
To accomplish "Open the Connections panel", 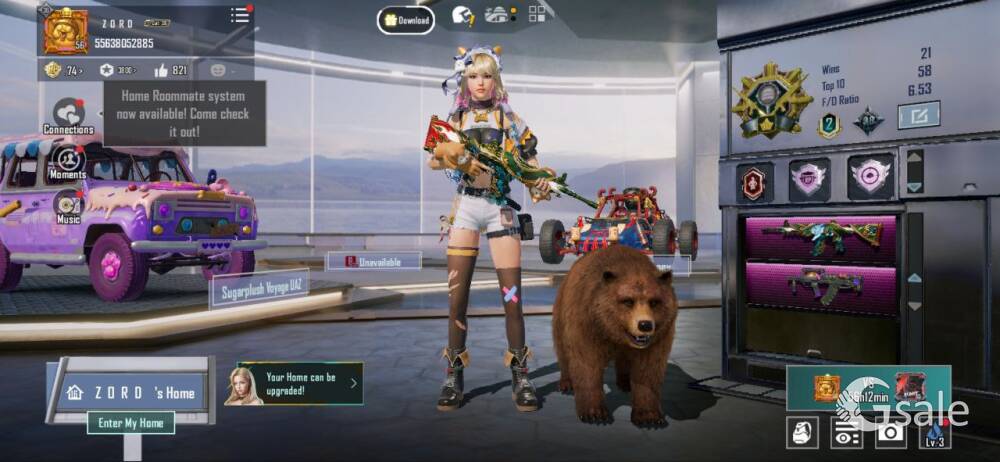I will [x=68, y=116].
